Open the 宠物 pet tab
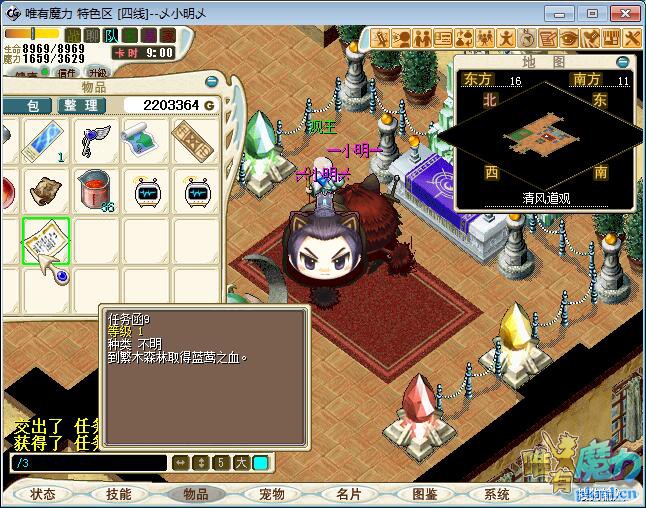This screenshot has width=646, height=508. point(271,494)
